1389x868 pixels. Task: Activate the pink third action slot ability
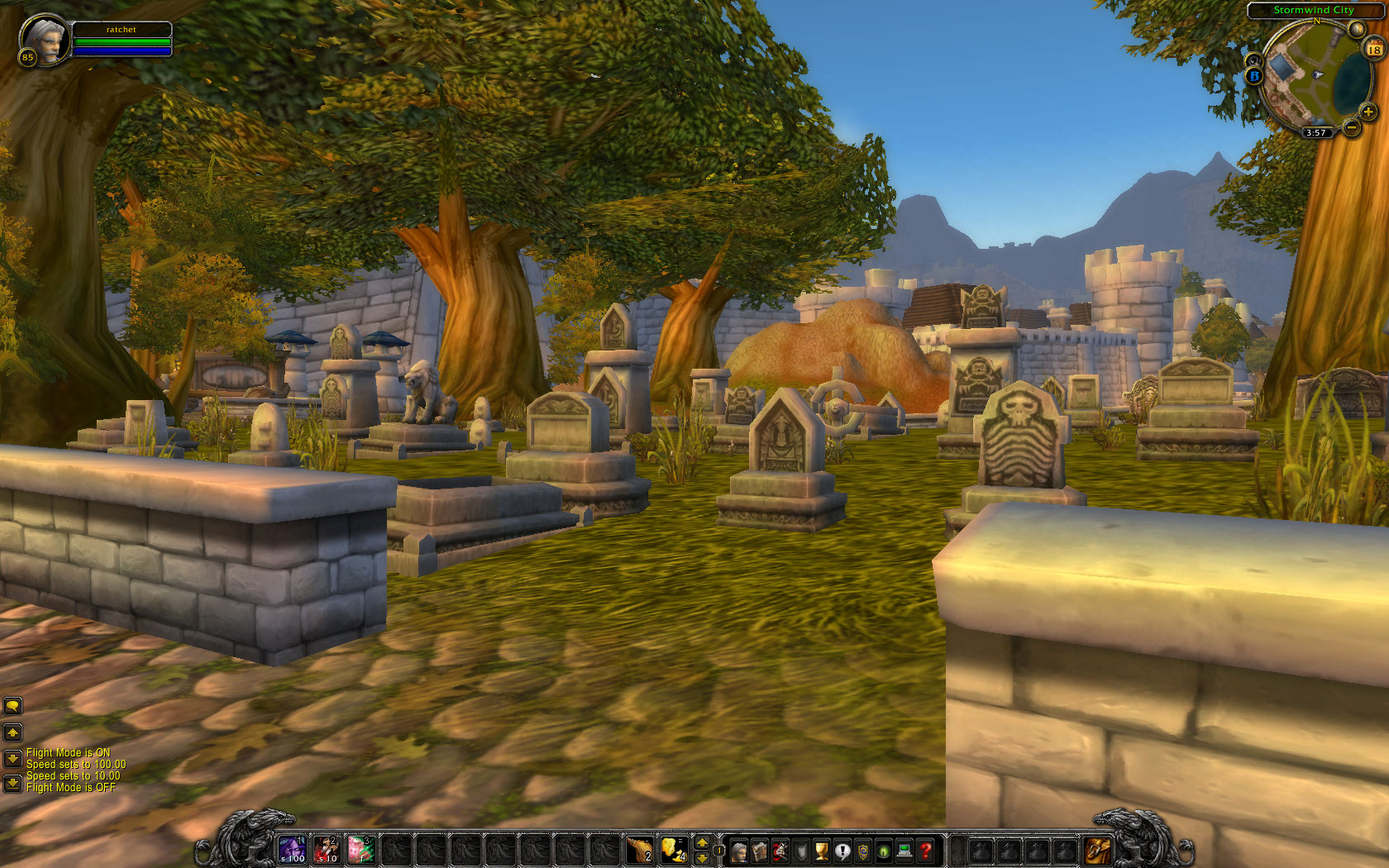tap(361, 849)
